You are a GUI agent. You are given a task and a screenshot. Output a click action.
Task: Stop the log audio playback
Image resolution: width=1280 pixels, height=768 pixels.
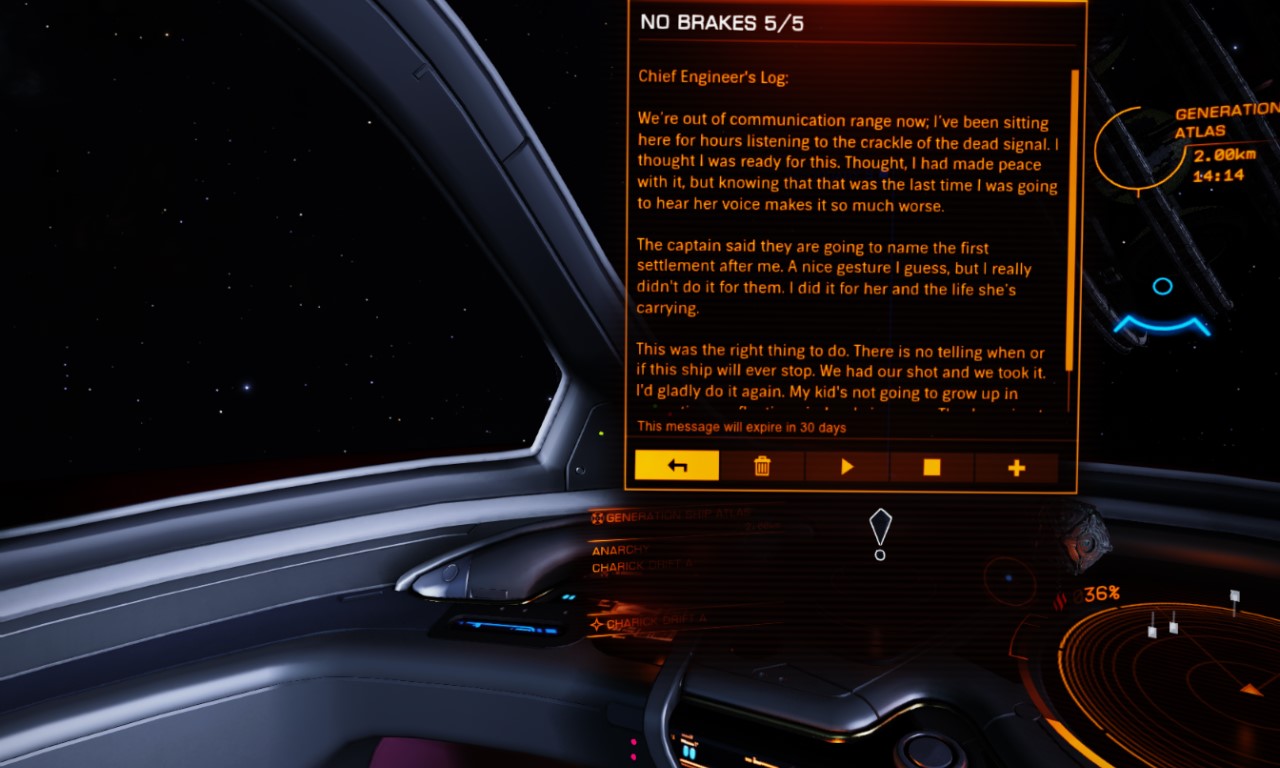[x=932, y=467]
